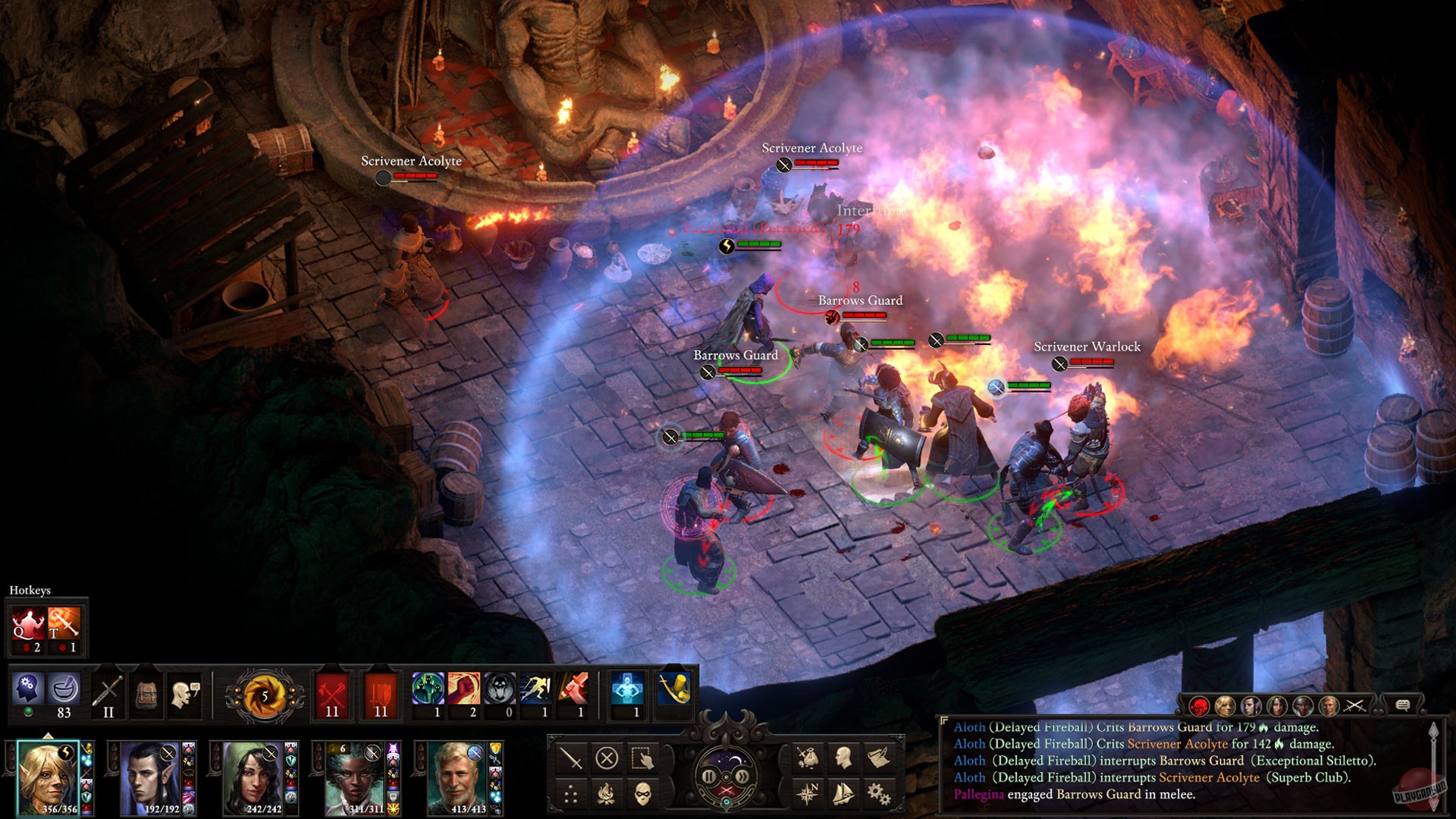Toggle fast-forward game speed

[x=744, y=777]
